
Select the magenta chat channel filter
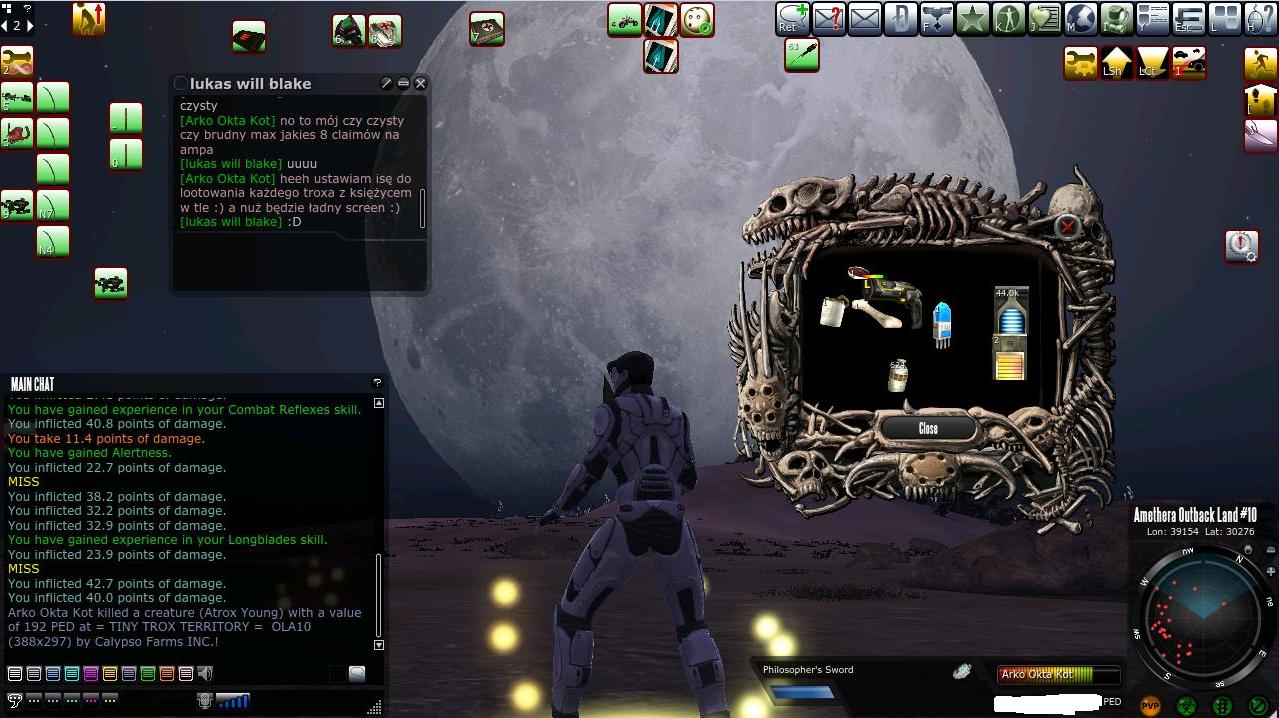[x=91, y=674]
